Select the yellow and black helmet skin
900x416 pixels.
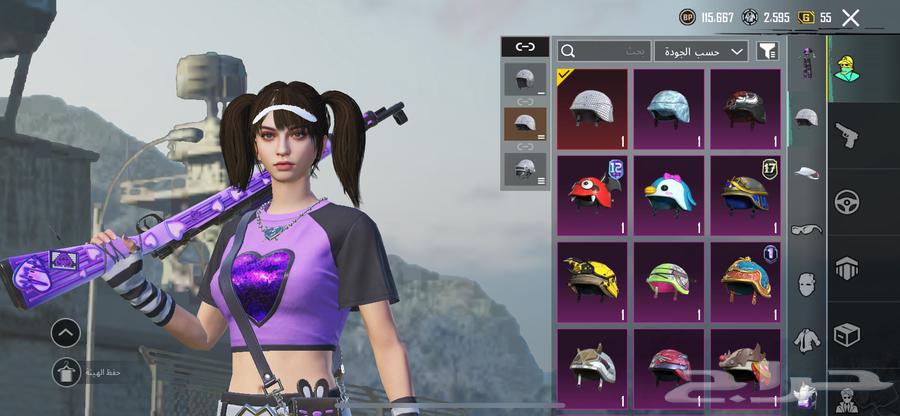pyautogui.click(x=592, y=281)
